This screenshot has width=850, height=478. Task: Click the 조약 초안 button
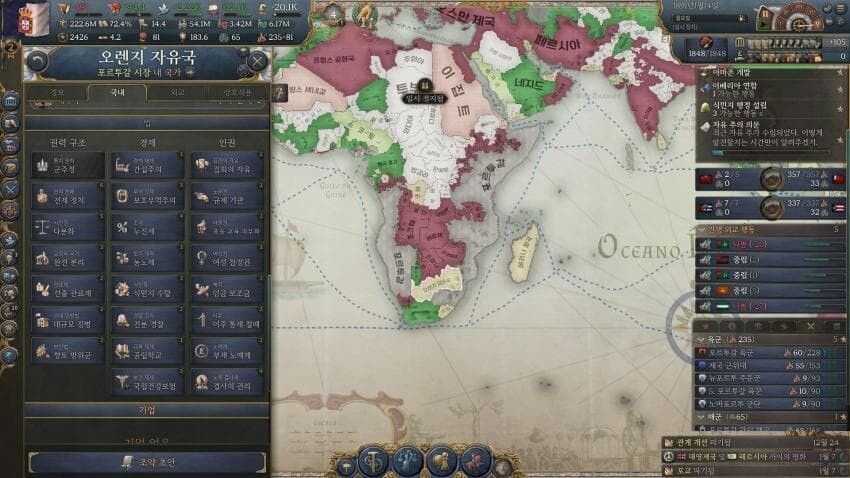pyautogui.click(x=147, y=461)
